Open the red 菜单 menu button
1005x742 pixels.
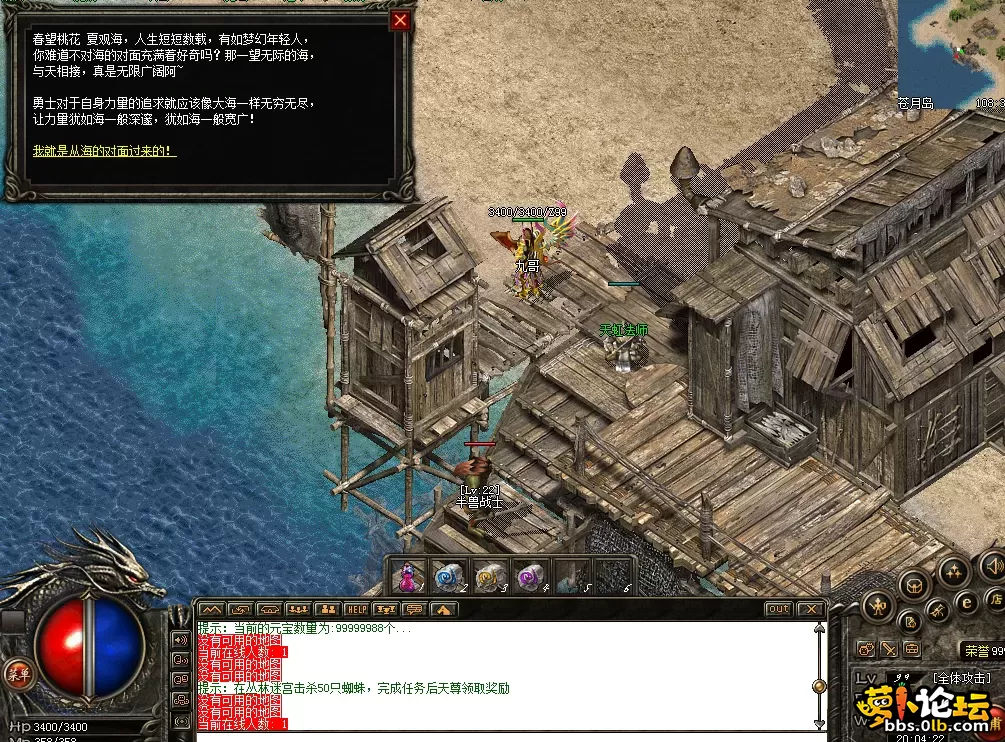tap(17, 673)
